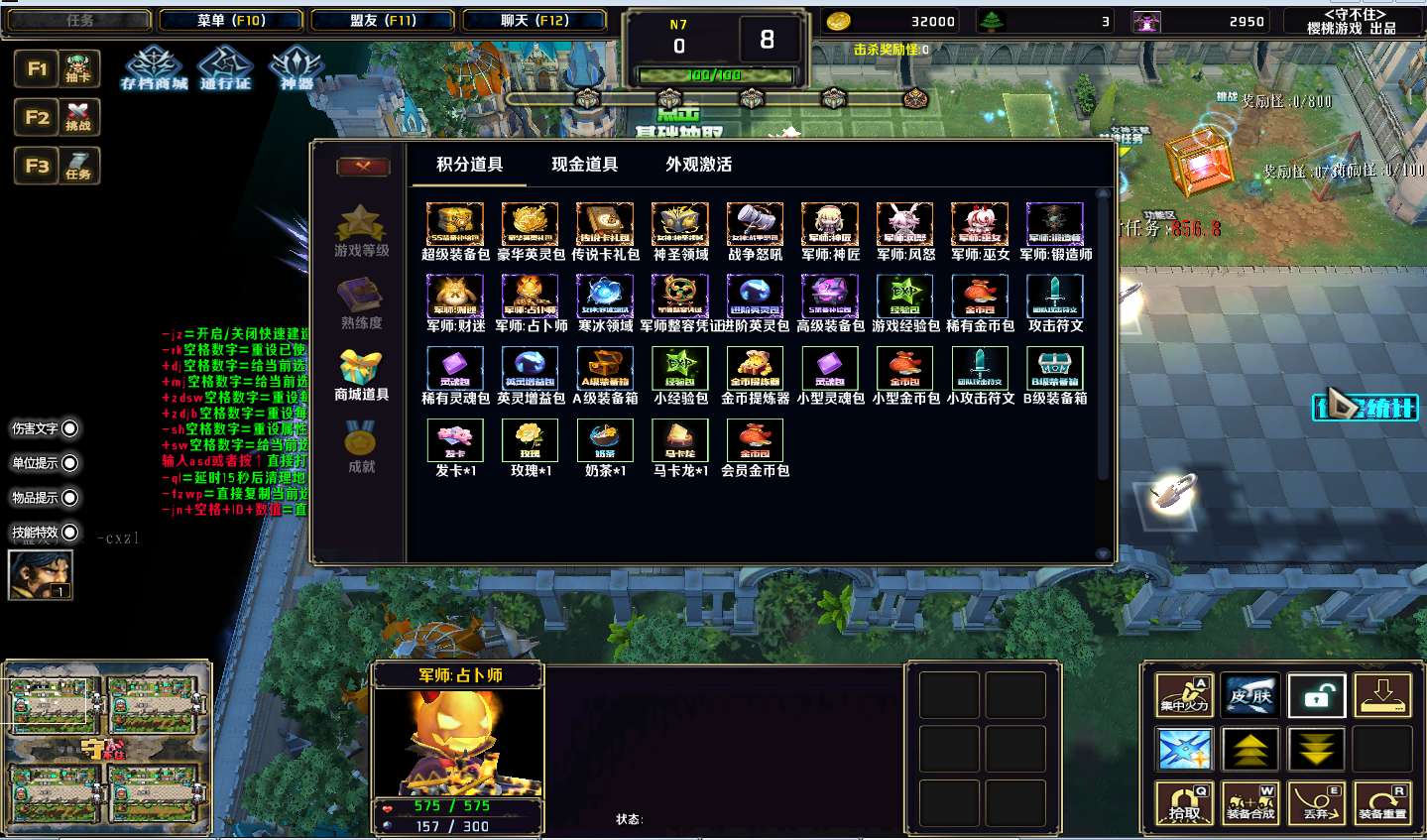Viewport: 1427px width, 840px height.
Task: Open the 聊天 (F12) chat log
Action: pos(535,21)
